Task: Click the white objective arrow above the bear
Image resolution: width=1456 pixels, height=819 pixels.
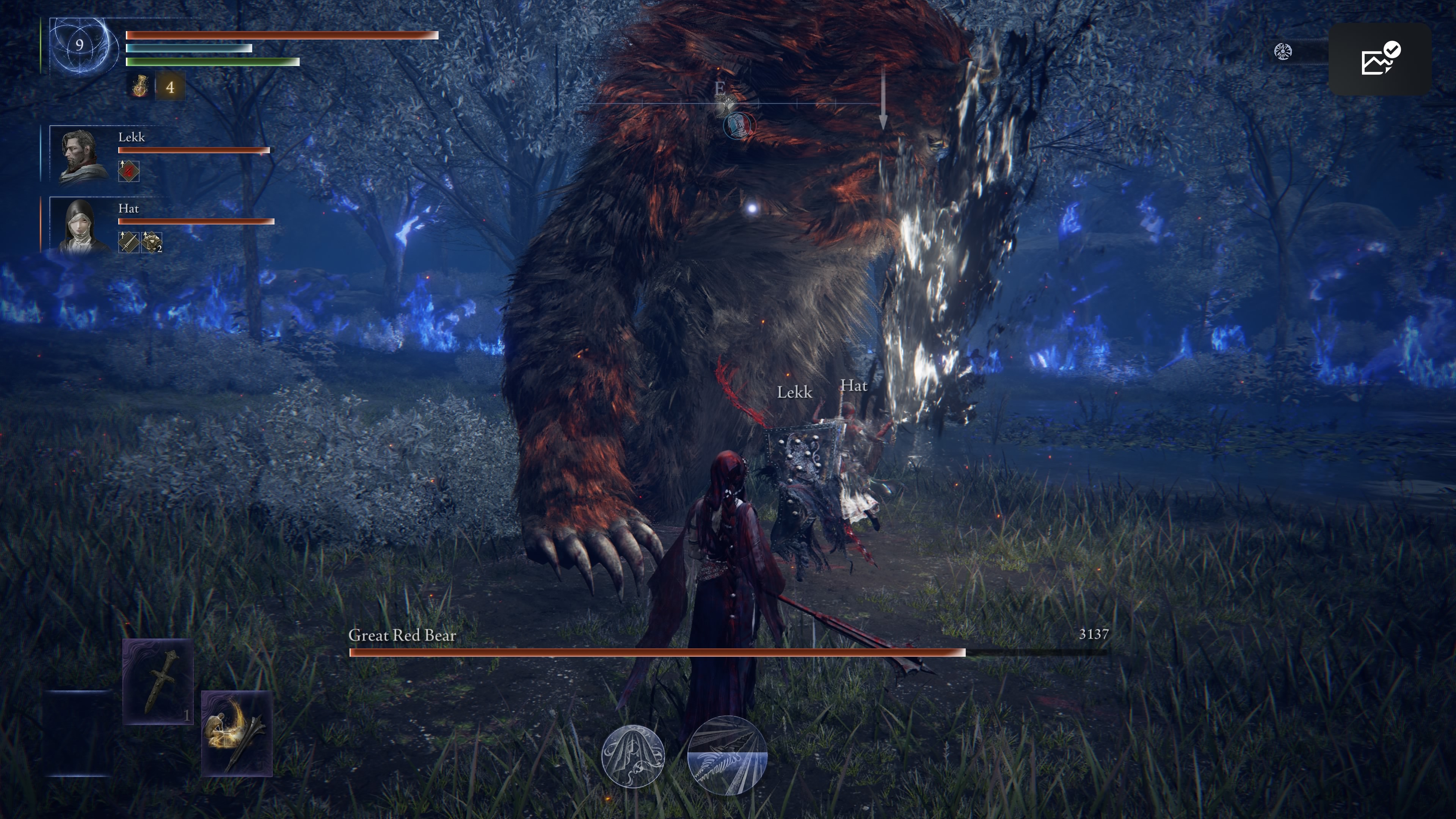Action: coord(883,96)
